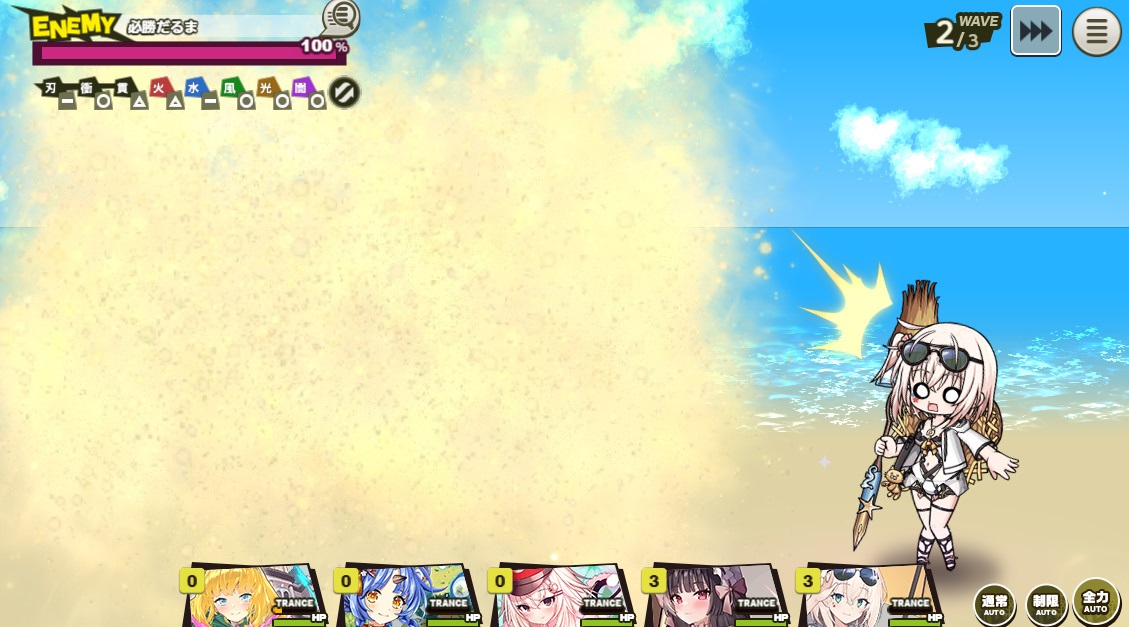The image size is (1129, 627).
Task: Activate the 全力 AUTO mode
Action: click(x=1096, y=601)
